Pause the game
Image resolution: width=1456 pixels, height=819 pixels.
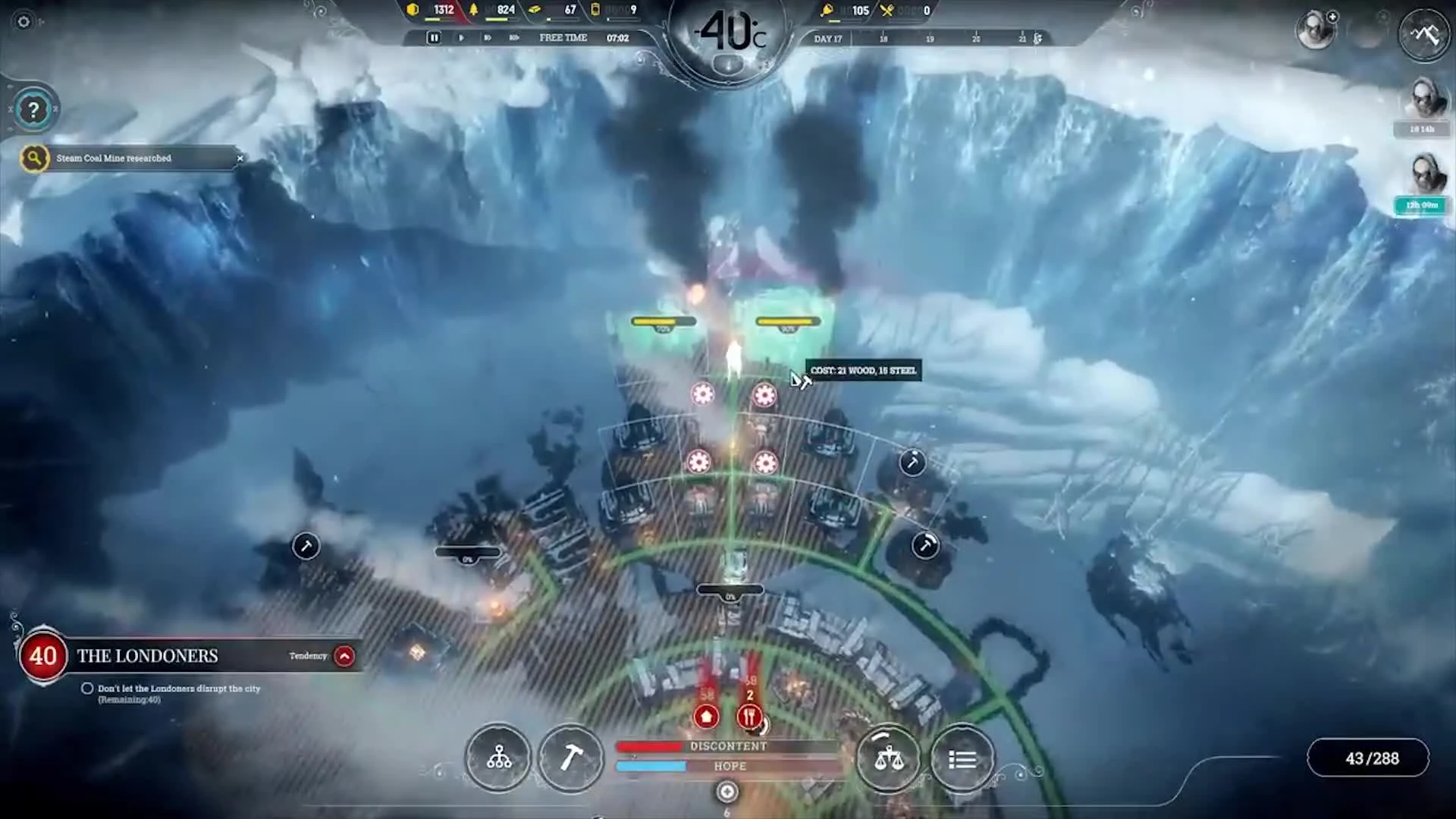(434, 37)
